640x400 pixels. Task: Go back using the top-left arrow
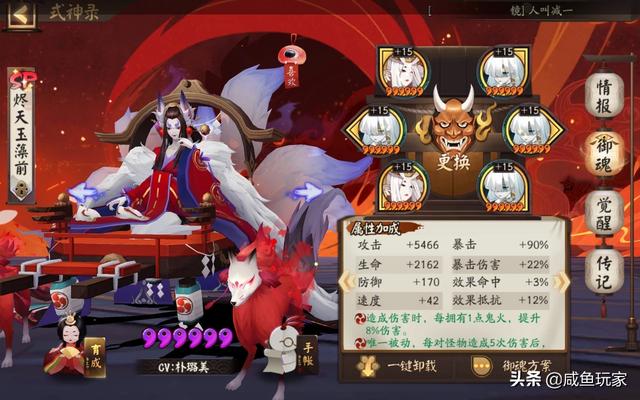coord(21,15)
